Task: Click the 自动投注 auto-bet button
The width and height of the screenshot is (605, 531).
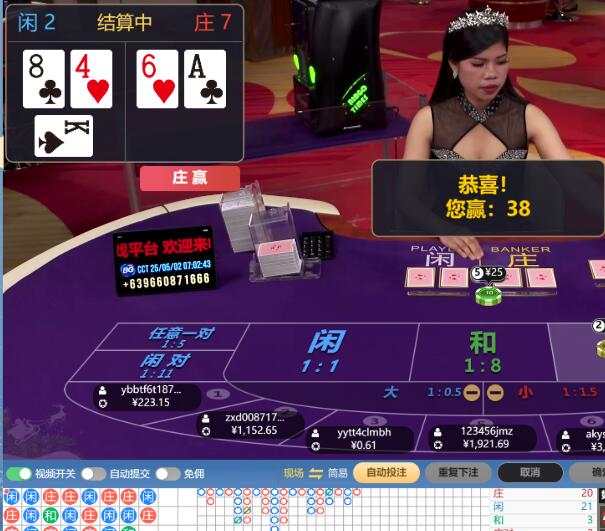Action: [386, 472]
